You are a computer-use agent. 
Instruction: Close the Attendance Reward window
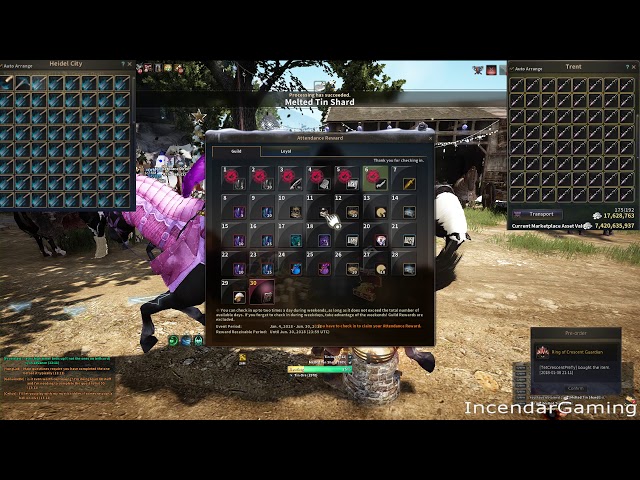(430, 137)
